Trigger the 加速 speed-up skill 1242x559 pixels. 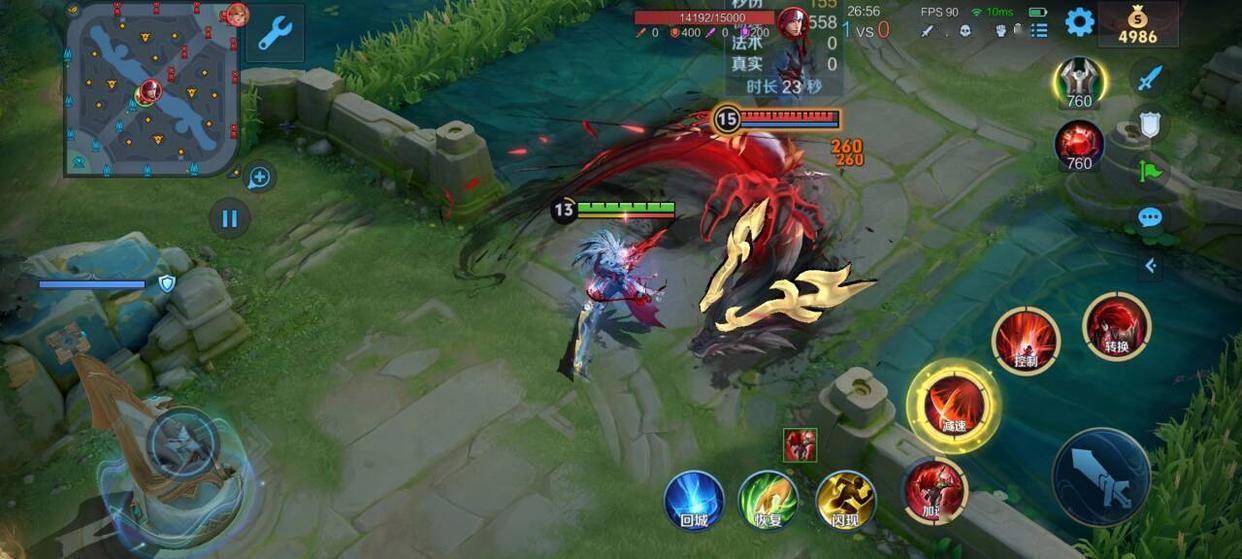click(x=935, y=490)
